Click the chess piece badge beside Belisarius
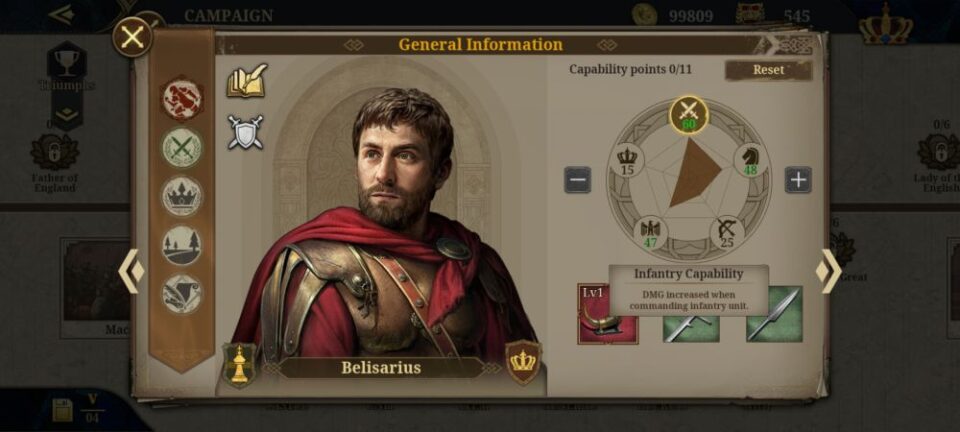 [240, 364]
